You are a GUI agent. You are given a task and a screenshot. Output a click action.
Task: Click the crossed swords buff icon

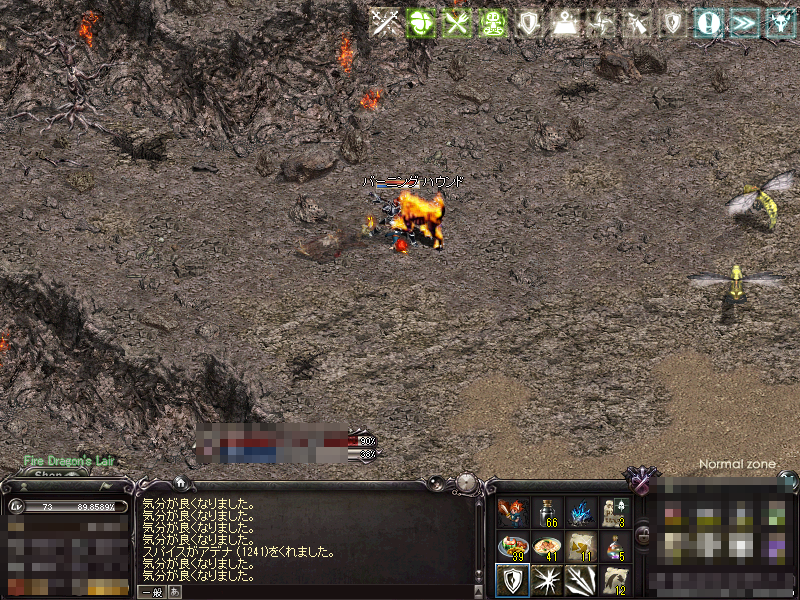(x=383, y=23)
